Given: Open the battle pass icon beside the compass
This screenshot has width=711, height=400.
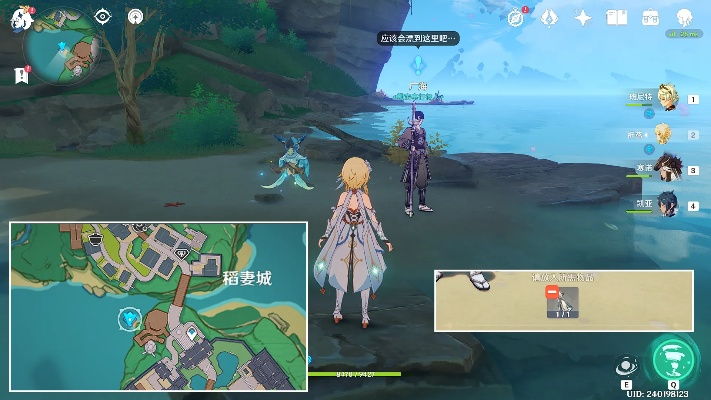Looking at the screenshot, I should [549, 17].
